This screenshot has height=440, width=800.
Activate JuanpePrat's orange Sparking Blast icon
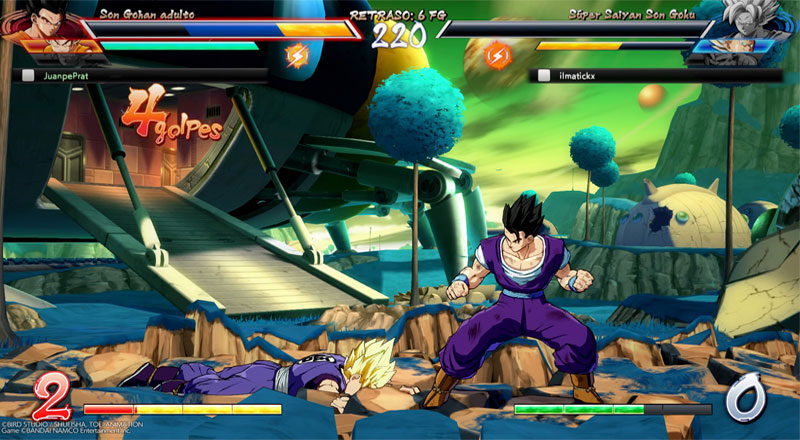tap(297, 55)
